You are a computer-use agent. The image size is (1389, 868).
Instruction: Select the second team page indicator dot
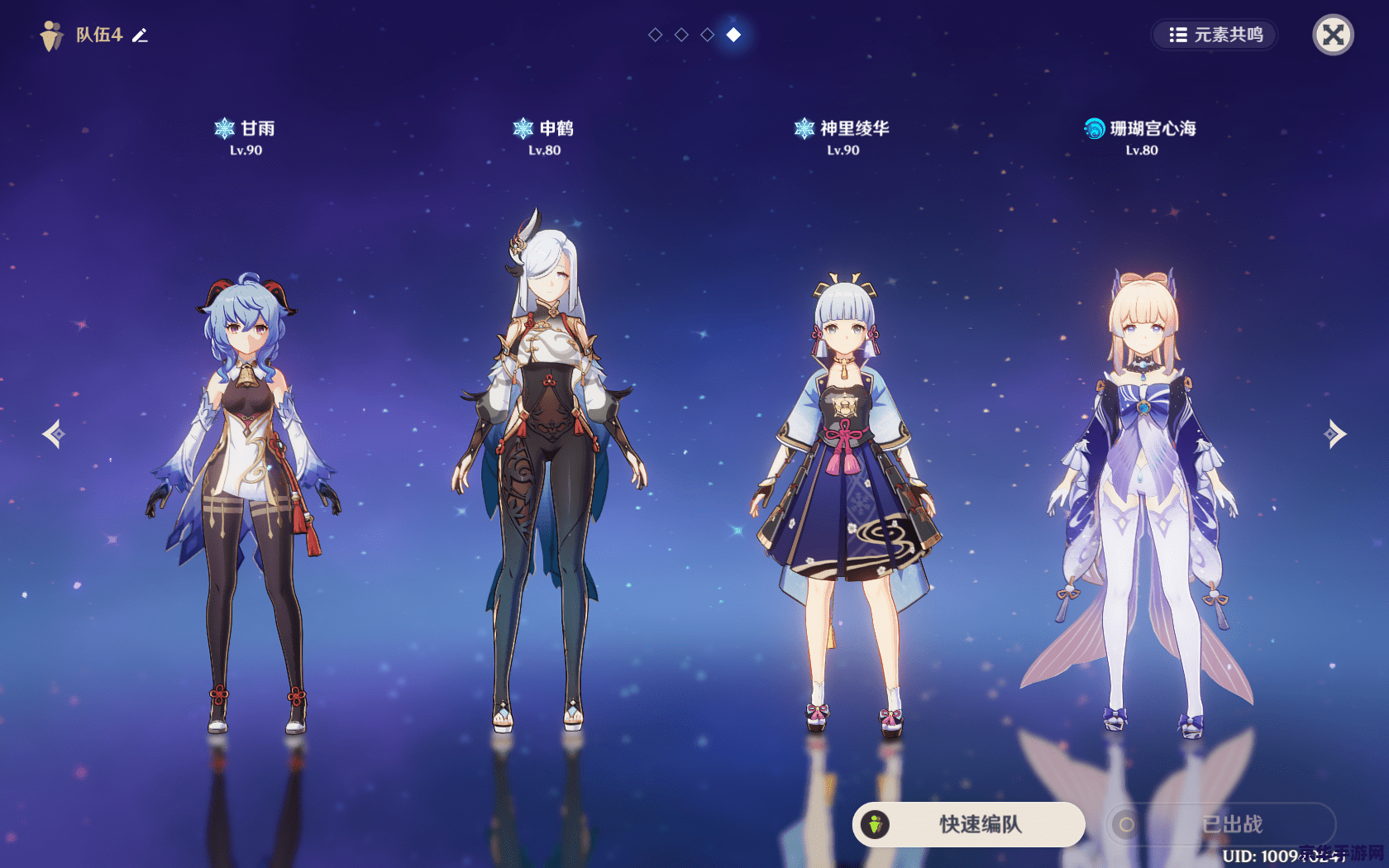[x=681, y=35]
